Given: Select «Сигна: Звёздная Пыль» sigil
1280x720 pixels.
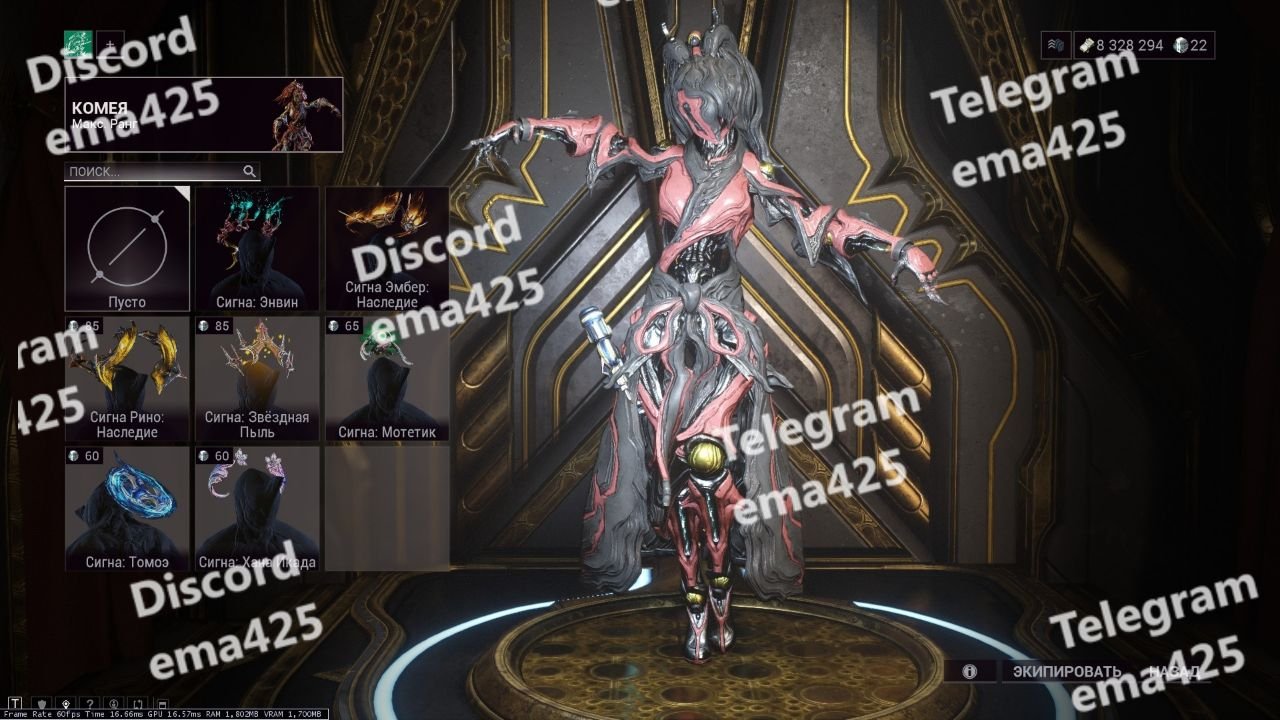Looking at the screenshot, I should (257, 379).
